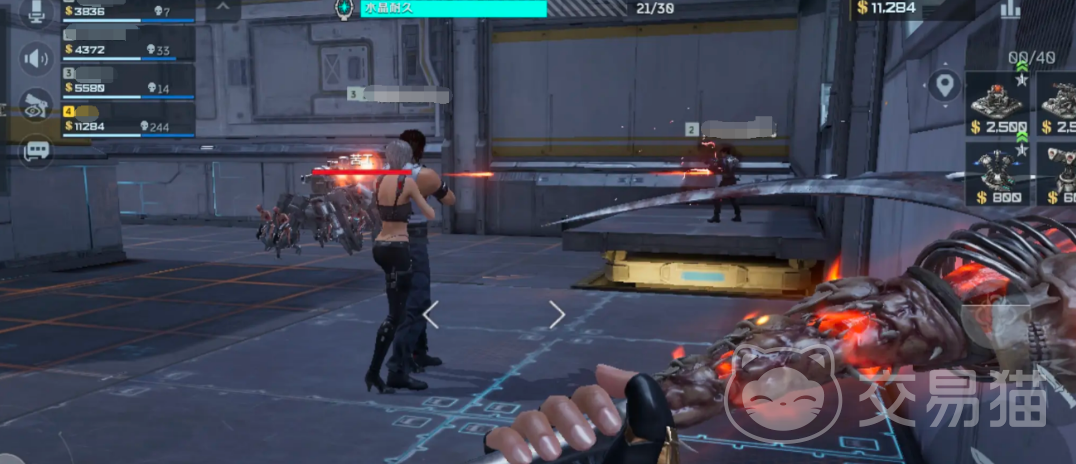The height and width of the screenshot is (464, 1076).
Task: Tap the right arrow near screen center
Action: tap(557, 315)
